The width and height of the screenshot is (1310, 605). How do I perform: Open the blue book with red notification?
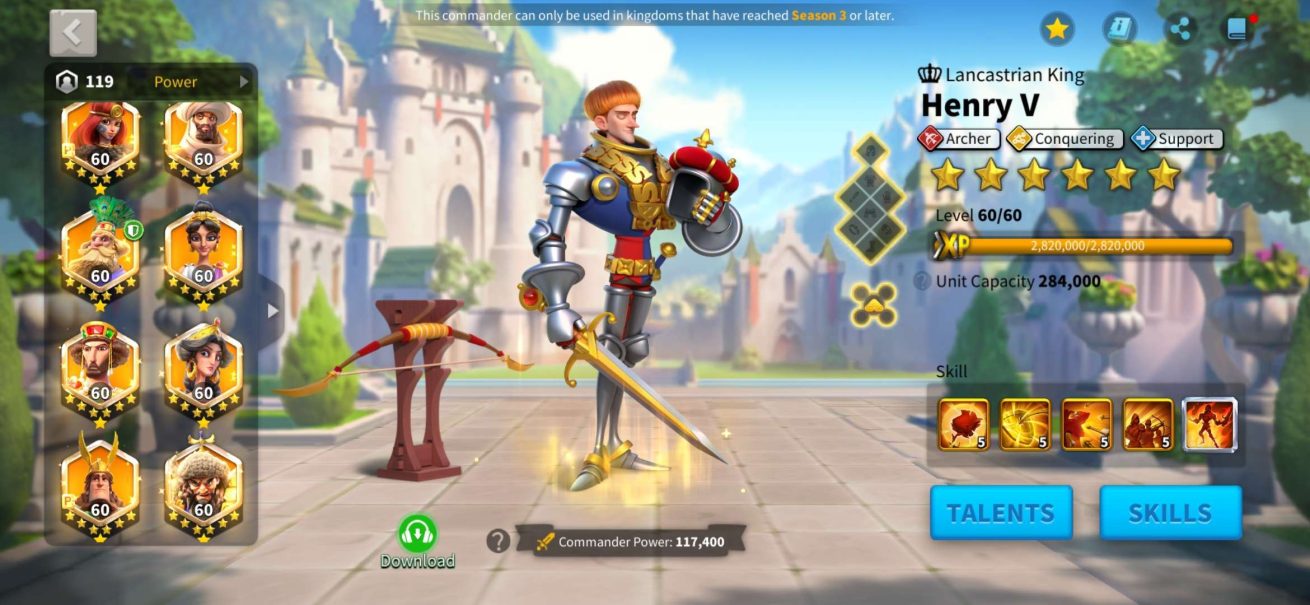1239,29
